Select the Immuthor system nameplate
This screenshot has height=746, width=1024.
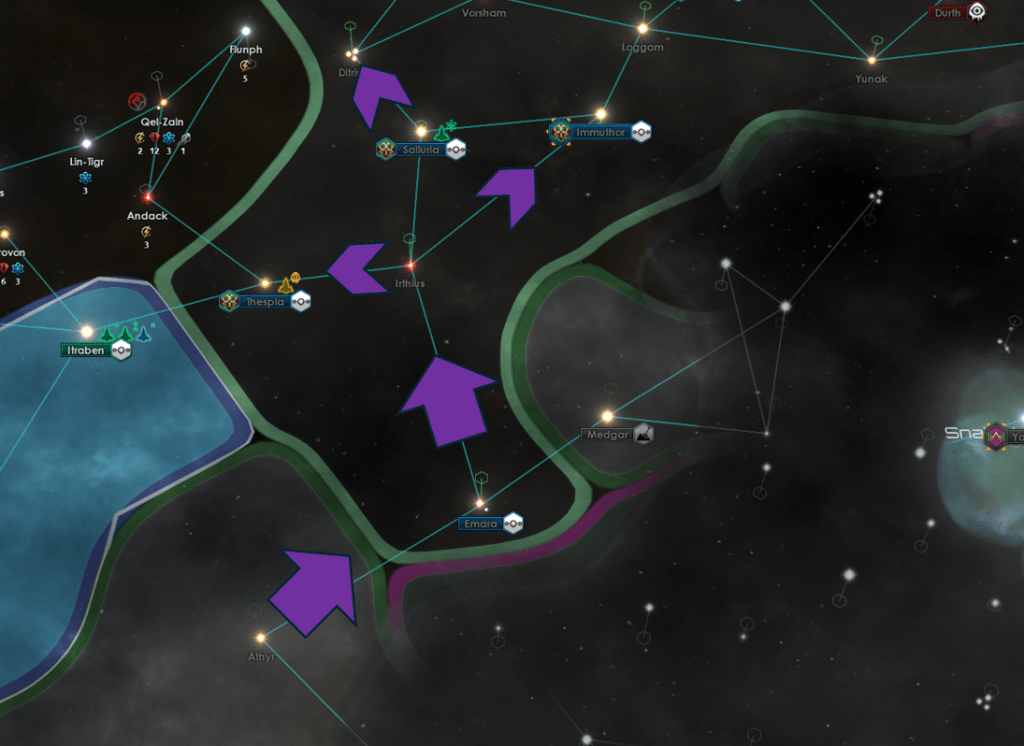click(601, 132)
